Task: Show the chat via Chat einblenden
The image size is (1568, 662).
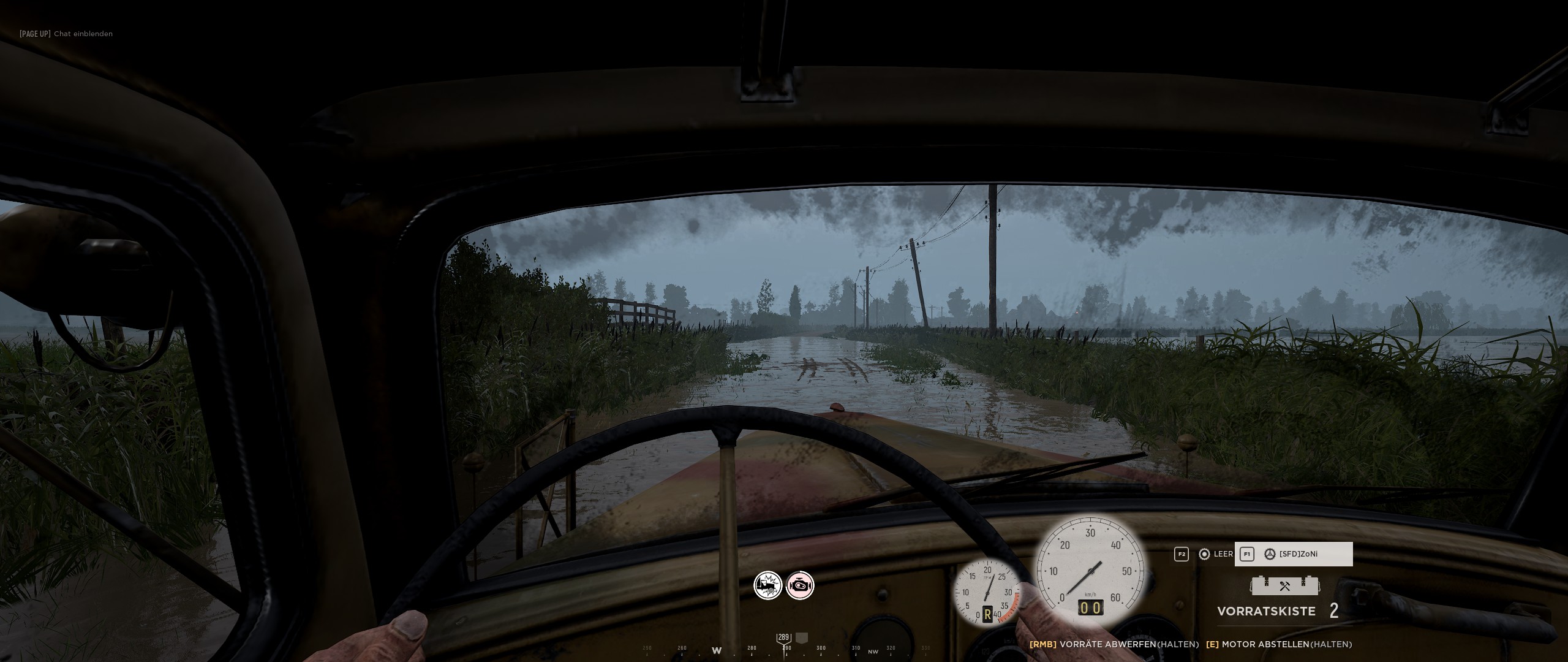Action: click(66, 34)
